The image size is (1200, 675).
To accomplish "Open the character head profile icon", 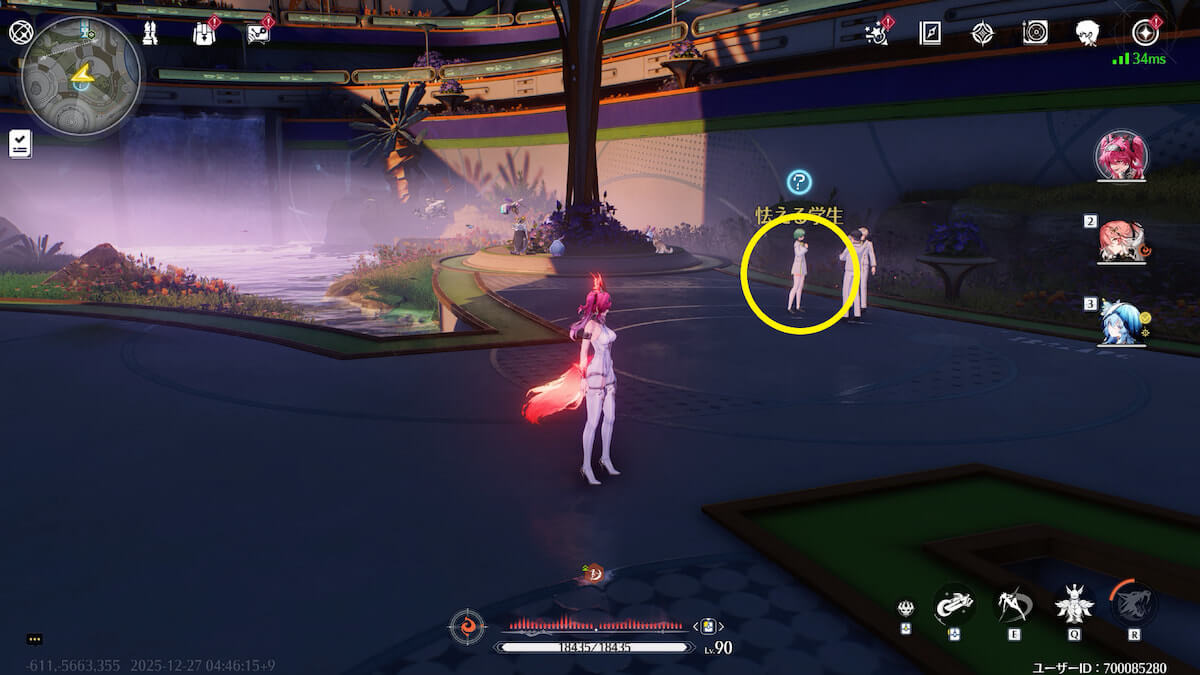I will click(x=1088, y=33).
